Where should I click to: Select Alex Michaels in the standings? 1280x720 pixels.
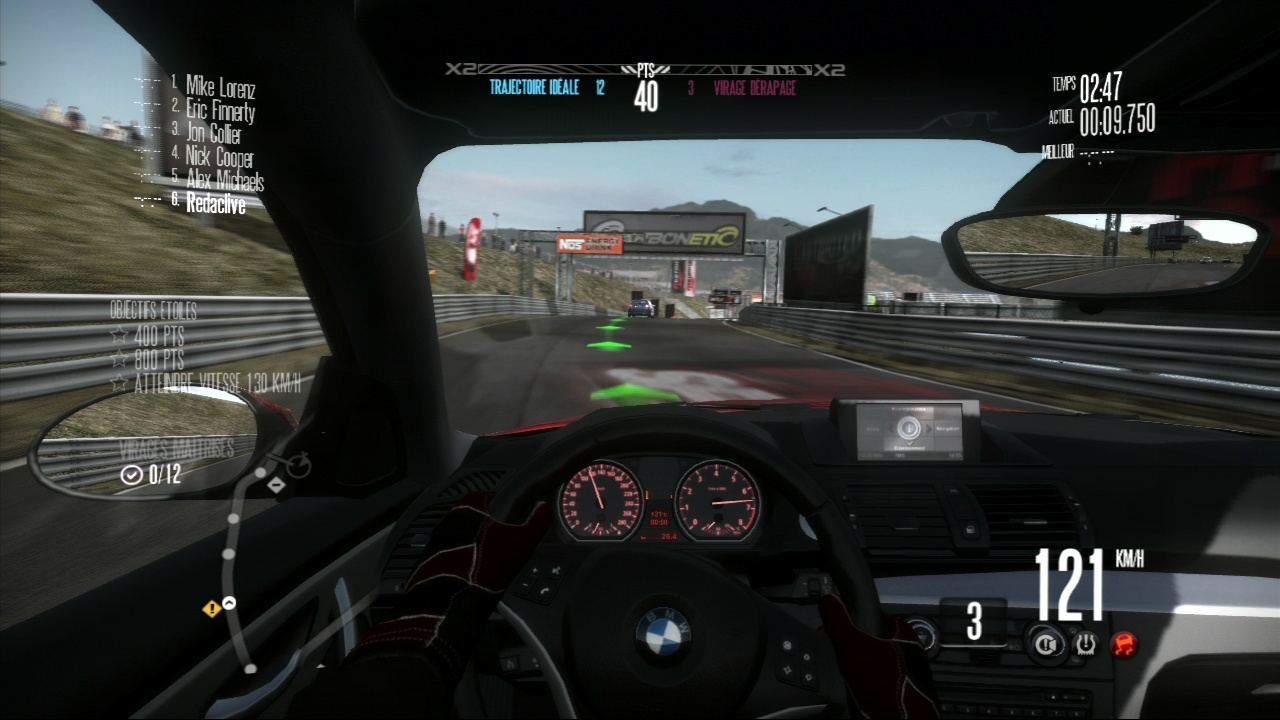(224, 180)
